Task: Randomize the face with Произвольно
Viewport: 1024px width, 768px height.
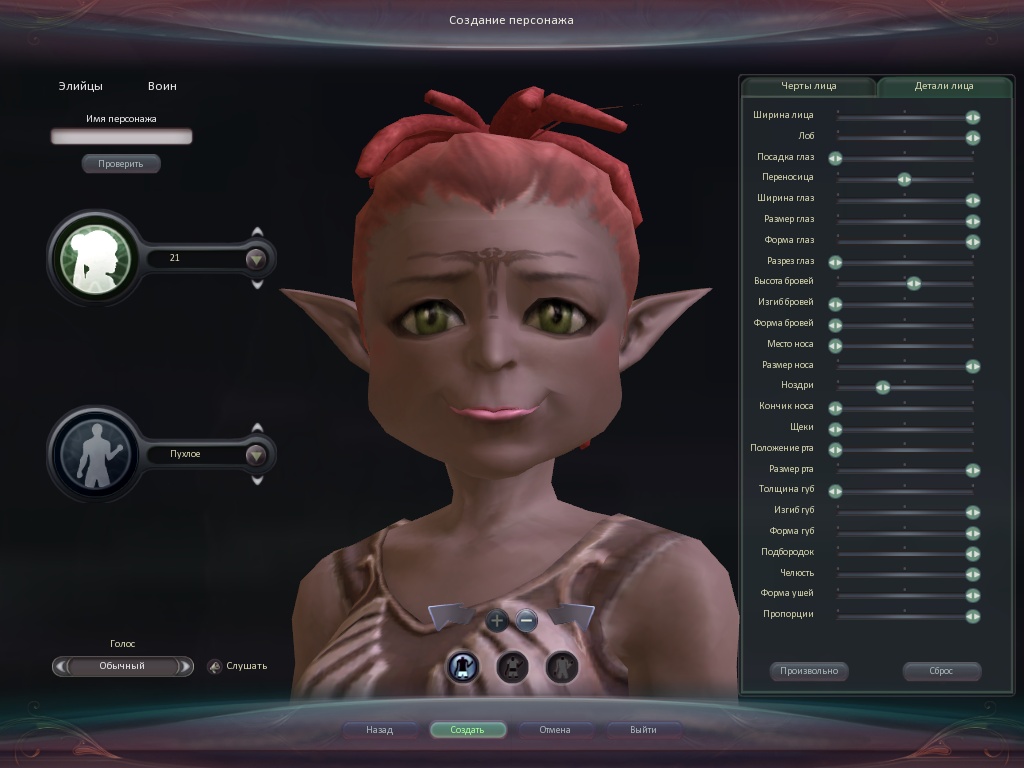Action: click(x=809, y=671)
